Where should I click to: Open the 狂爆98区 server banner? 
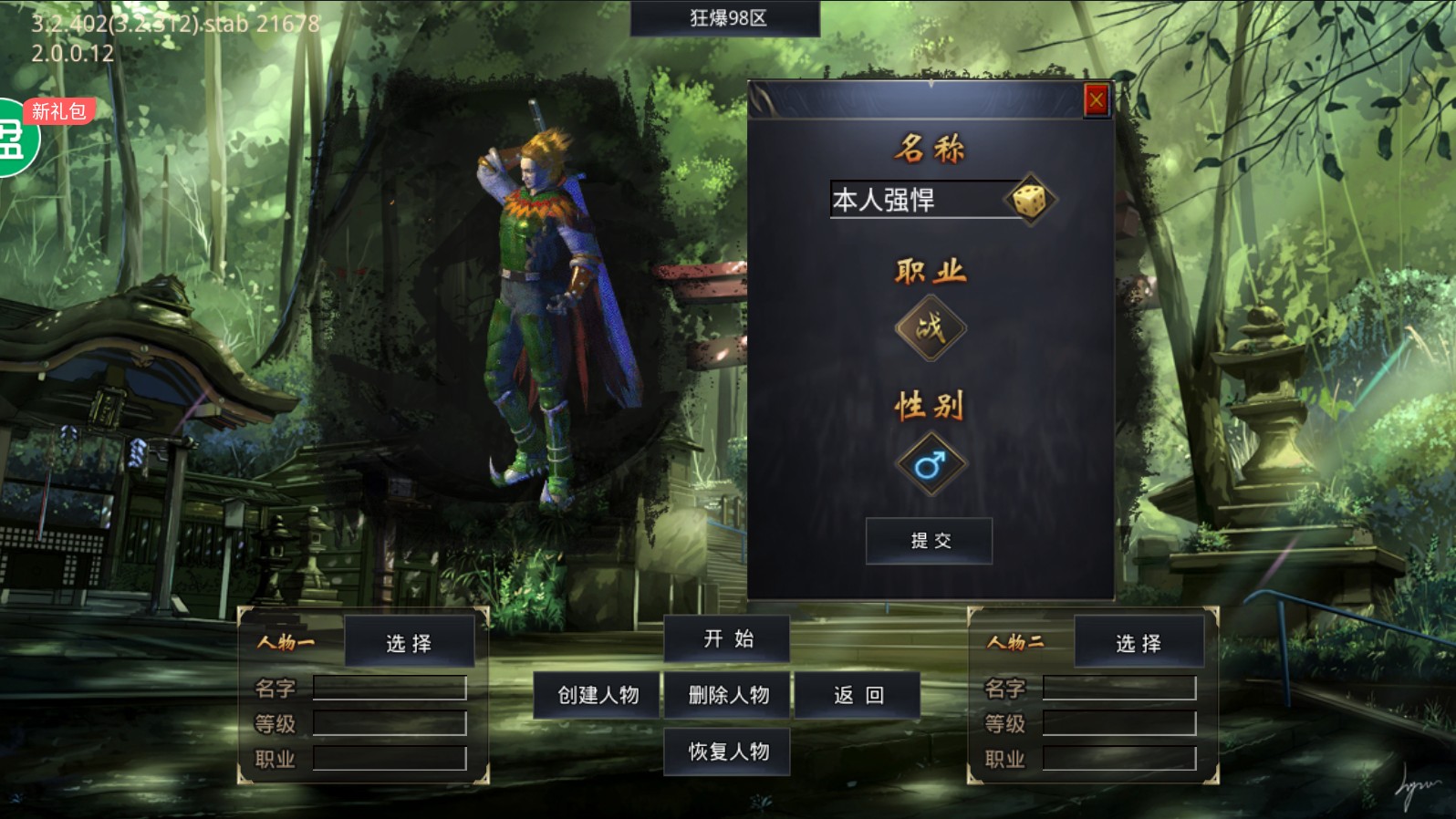725,18
